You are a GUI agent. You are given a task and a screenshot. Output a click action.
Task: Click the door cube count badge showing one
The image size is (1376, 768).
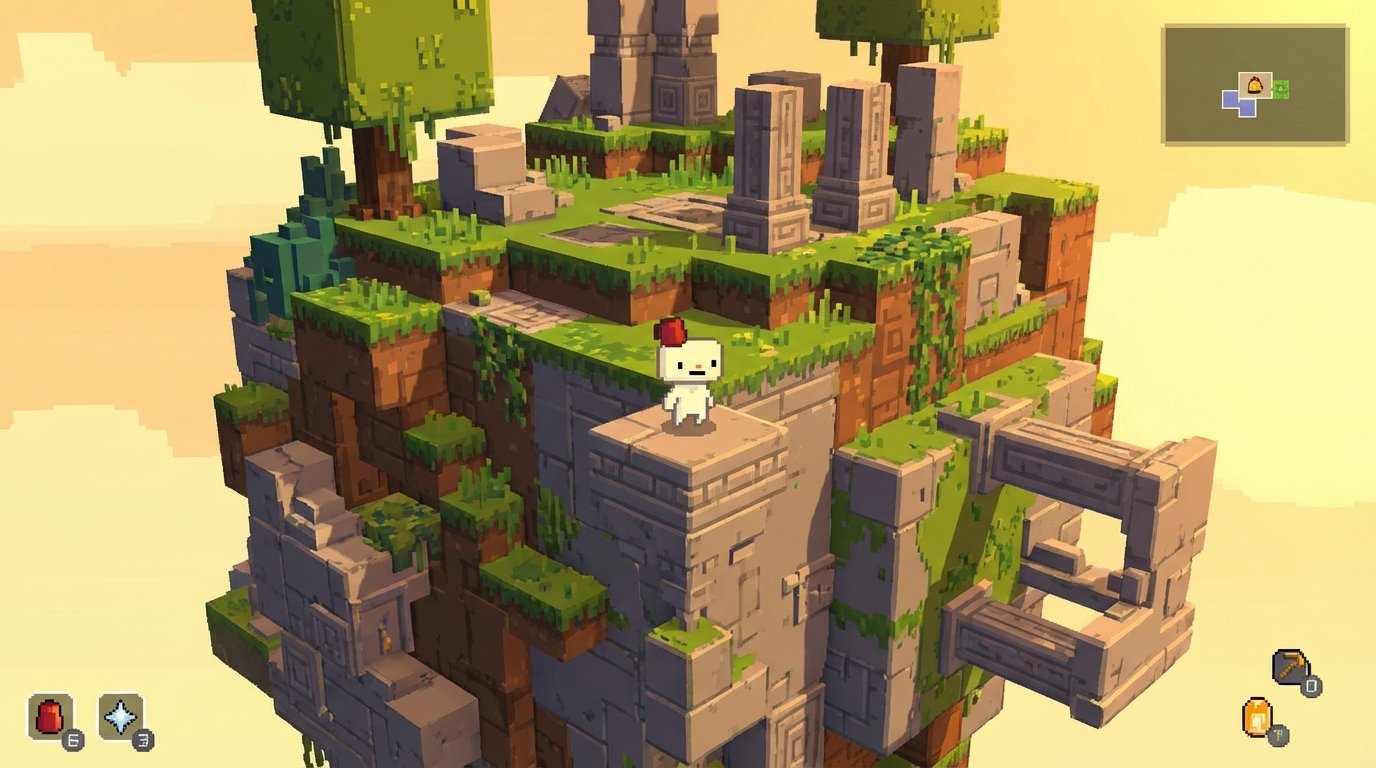pos(1278,734)
